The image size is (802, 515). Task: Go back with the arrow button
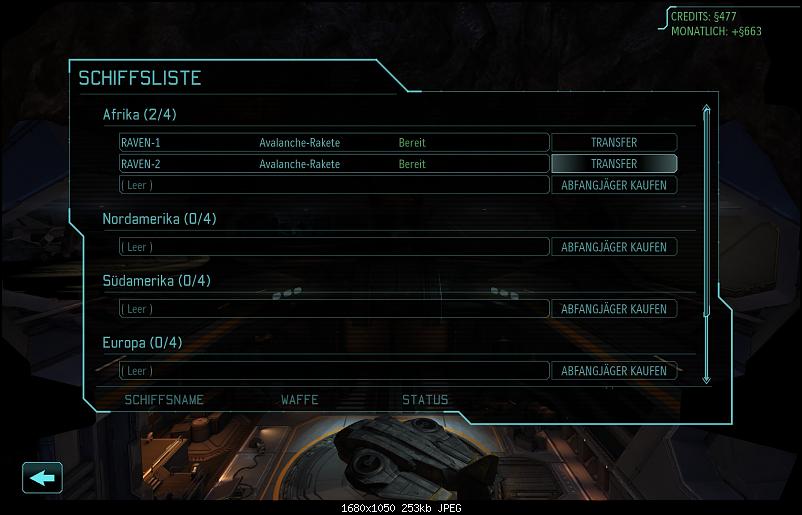pos(42,478)
